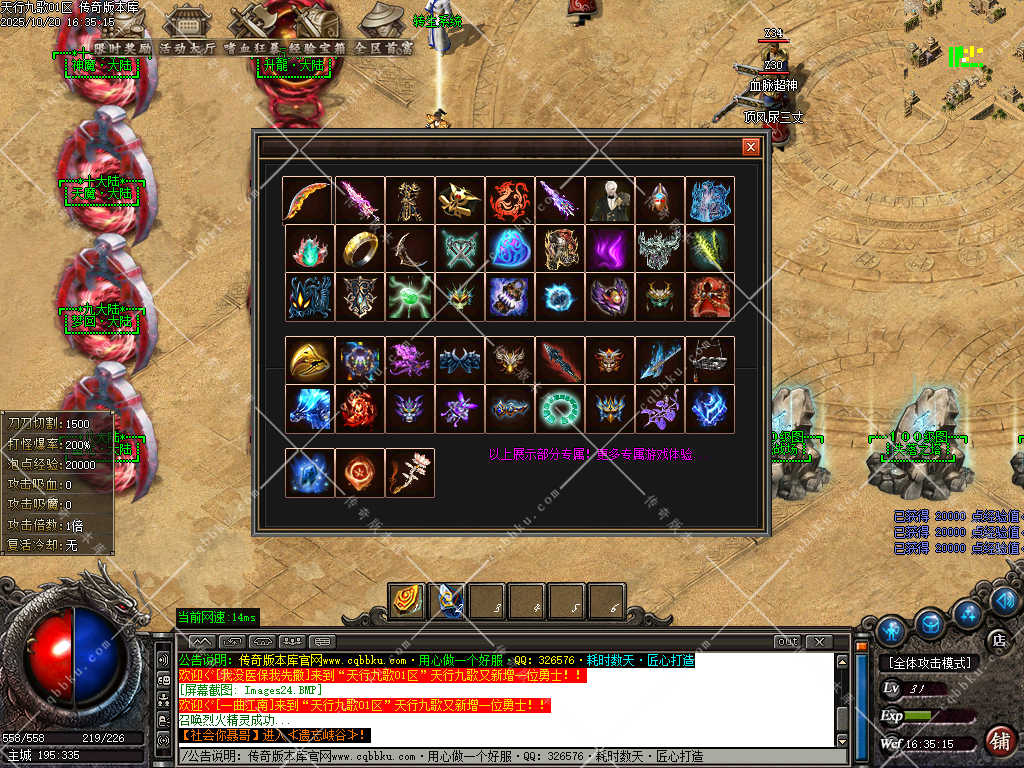The width and height of the screenshot is (1024, 768).
Task: Select the jade green bracelet item
Action: tap(560, 408)
